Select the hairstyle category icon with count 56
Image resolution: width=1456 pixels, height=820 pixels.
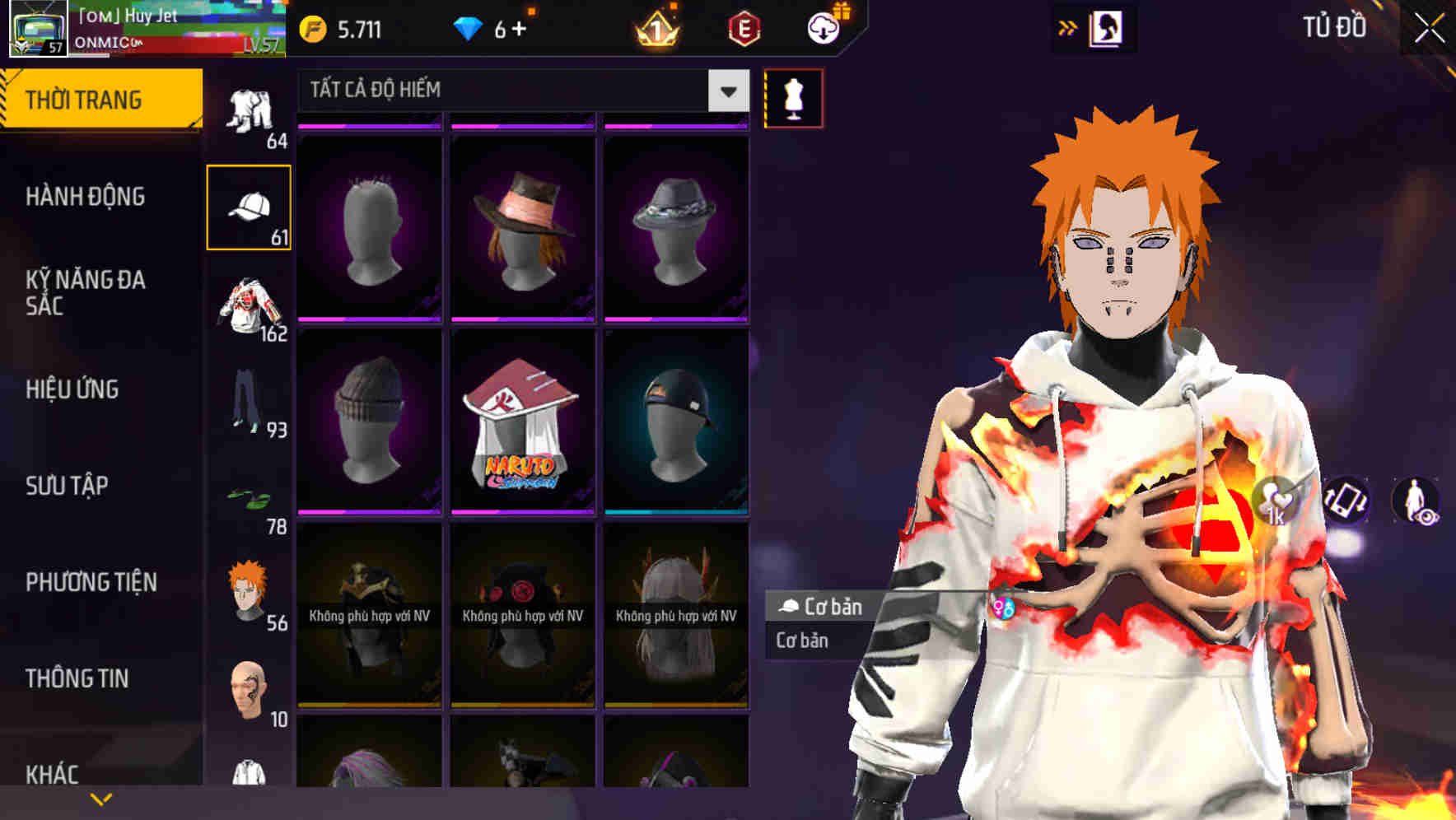tap(250, 589)
